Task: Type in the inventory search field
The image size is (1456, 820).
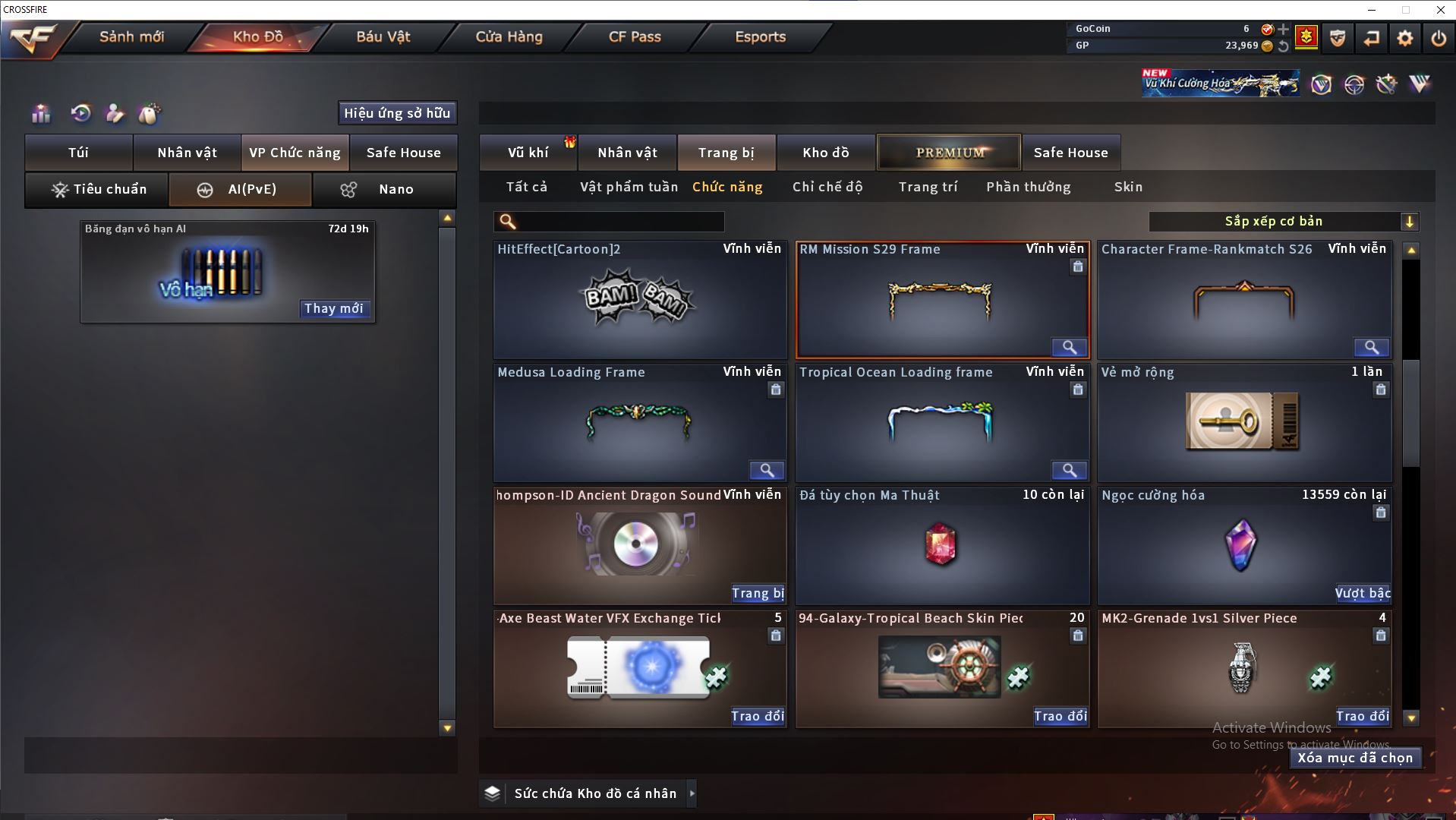Action: coord(619,222)
